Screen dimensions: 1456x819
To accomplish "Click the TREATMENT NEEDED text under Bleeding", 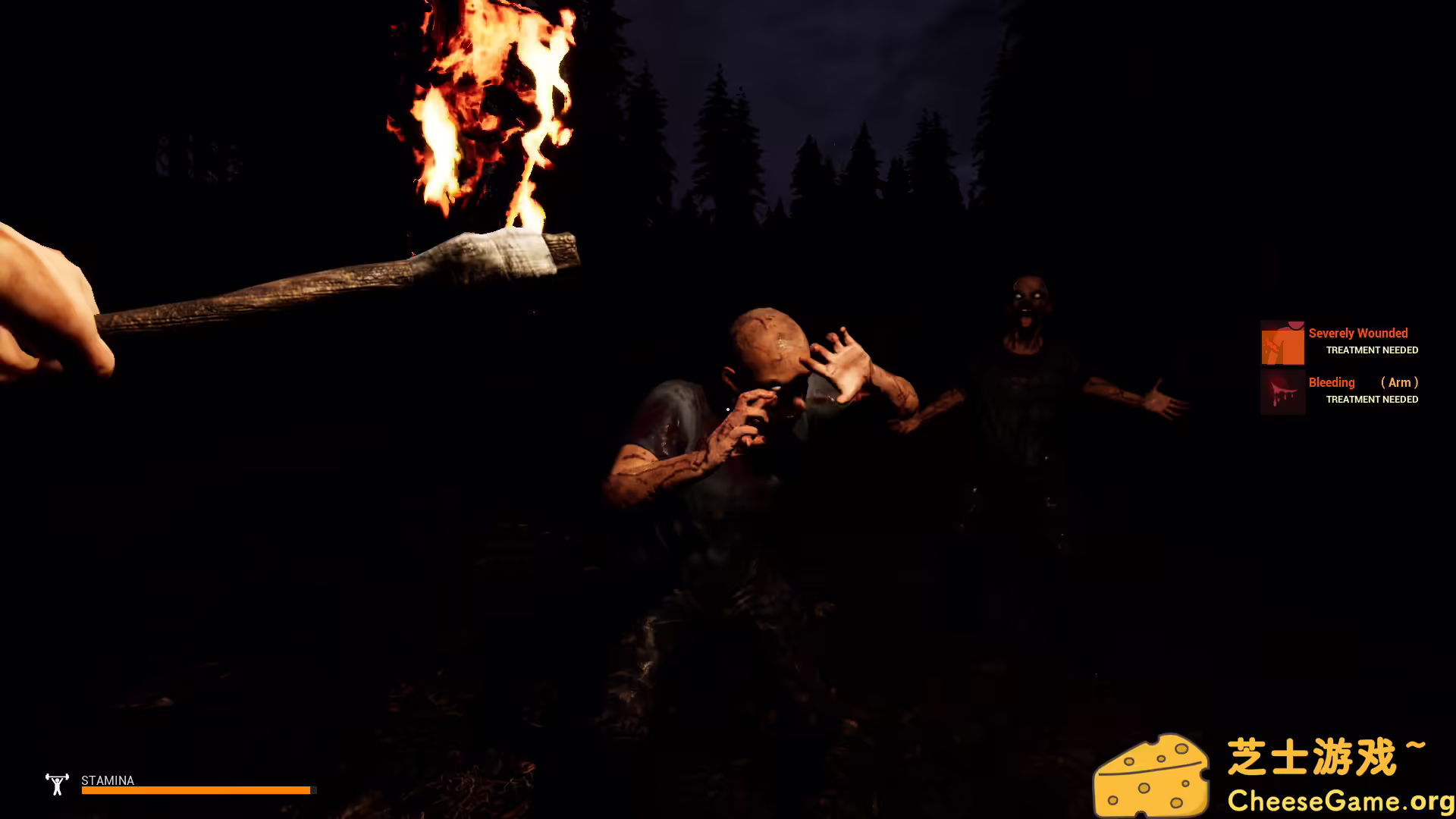I will (1371, 399).
